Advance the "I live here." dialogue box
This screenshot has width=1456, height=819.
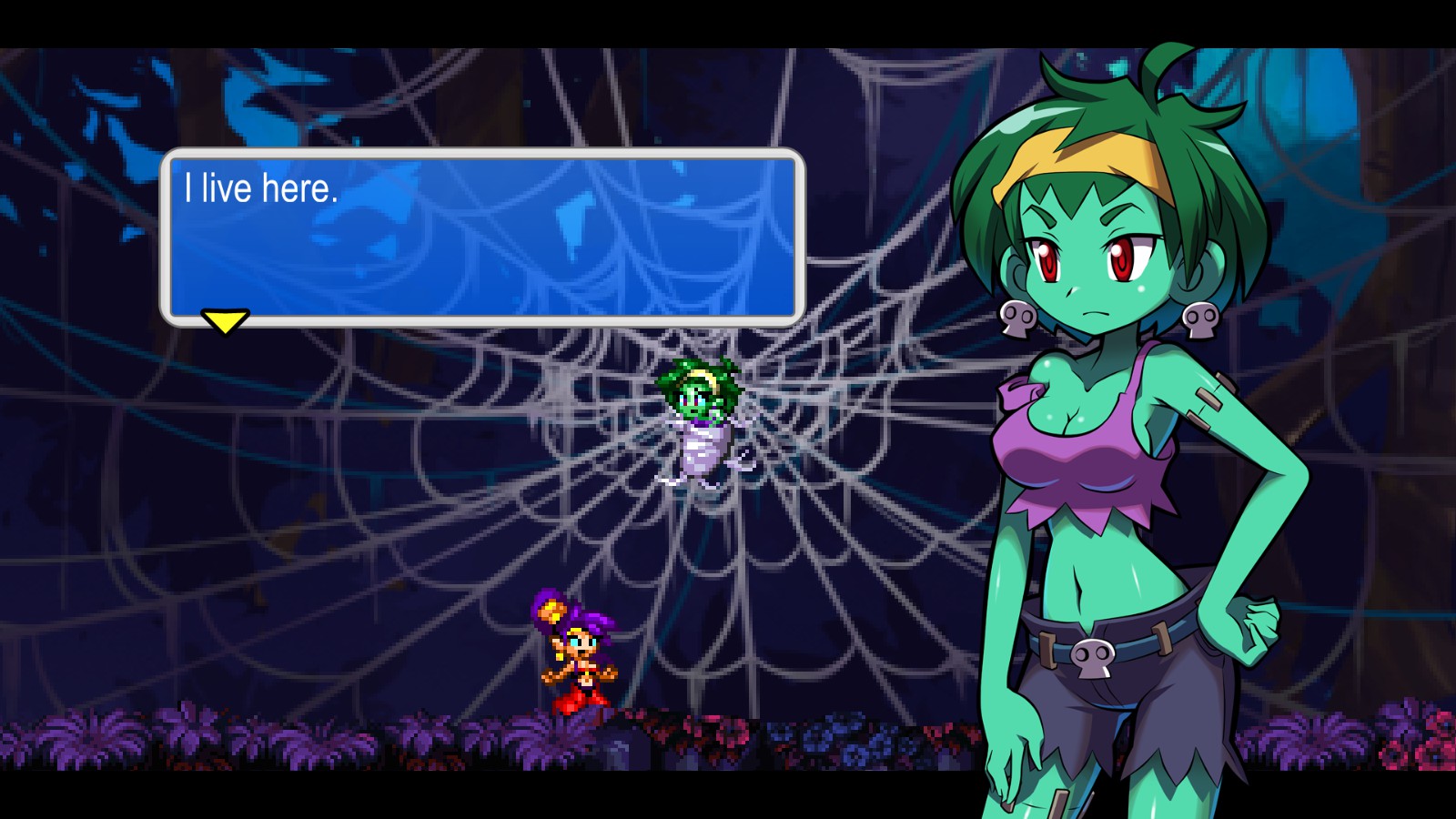482,237
